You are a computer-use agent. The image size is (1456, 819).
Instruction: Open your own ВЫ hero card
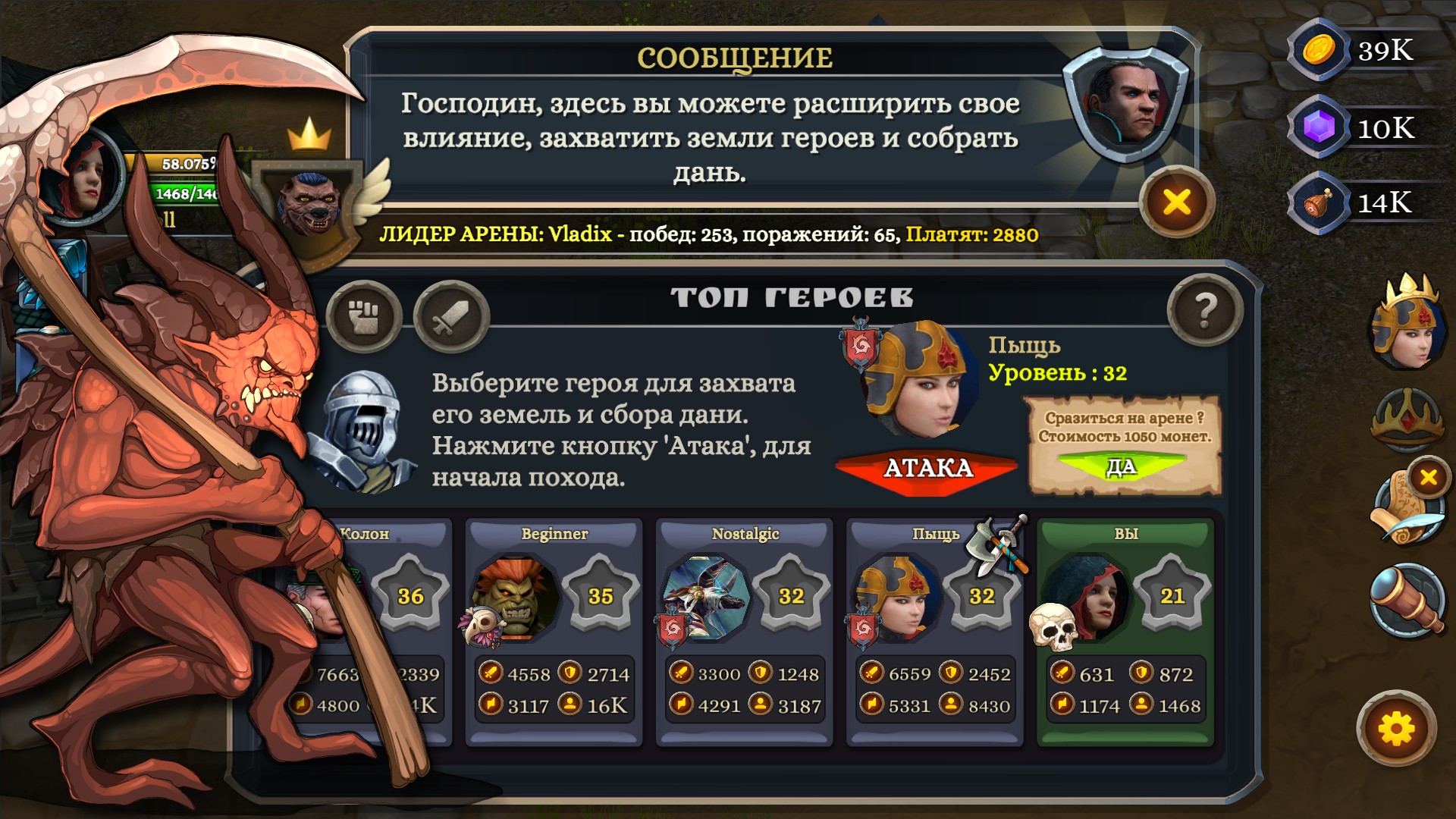click(x=1126, y=629)
